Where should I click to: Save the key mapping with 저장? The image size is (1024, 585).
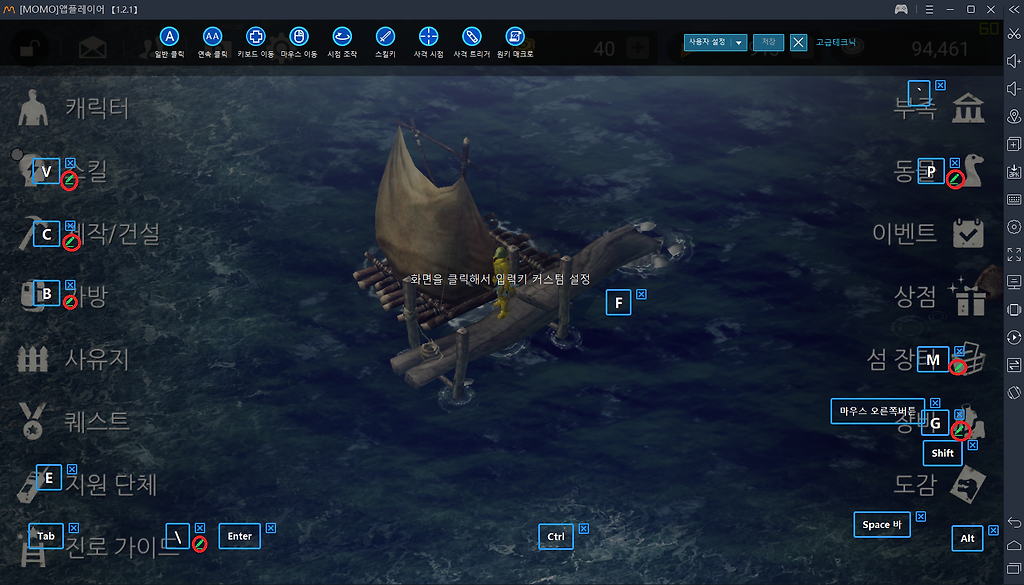pos(768,42)
